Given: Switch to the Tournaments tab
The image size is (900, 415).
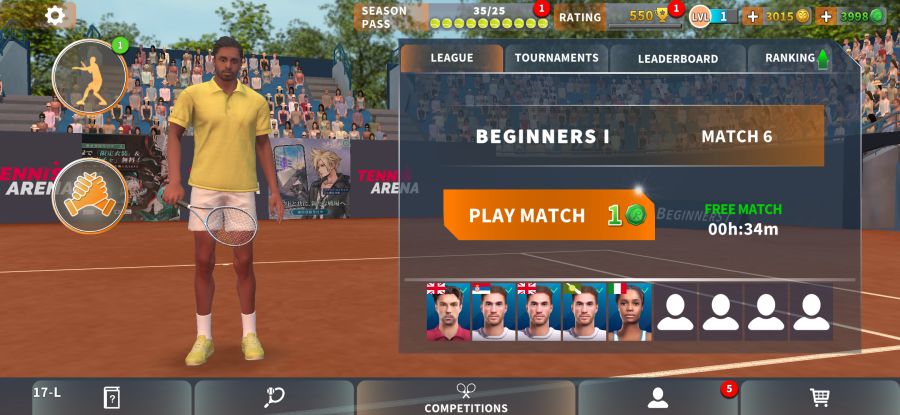Looking at the screenshot, I should coord(556,58).
